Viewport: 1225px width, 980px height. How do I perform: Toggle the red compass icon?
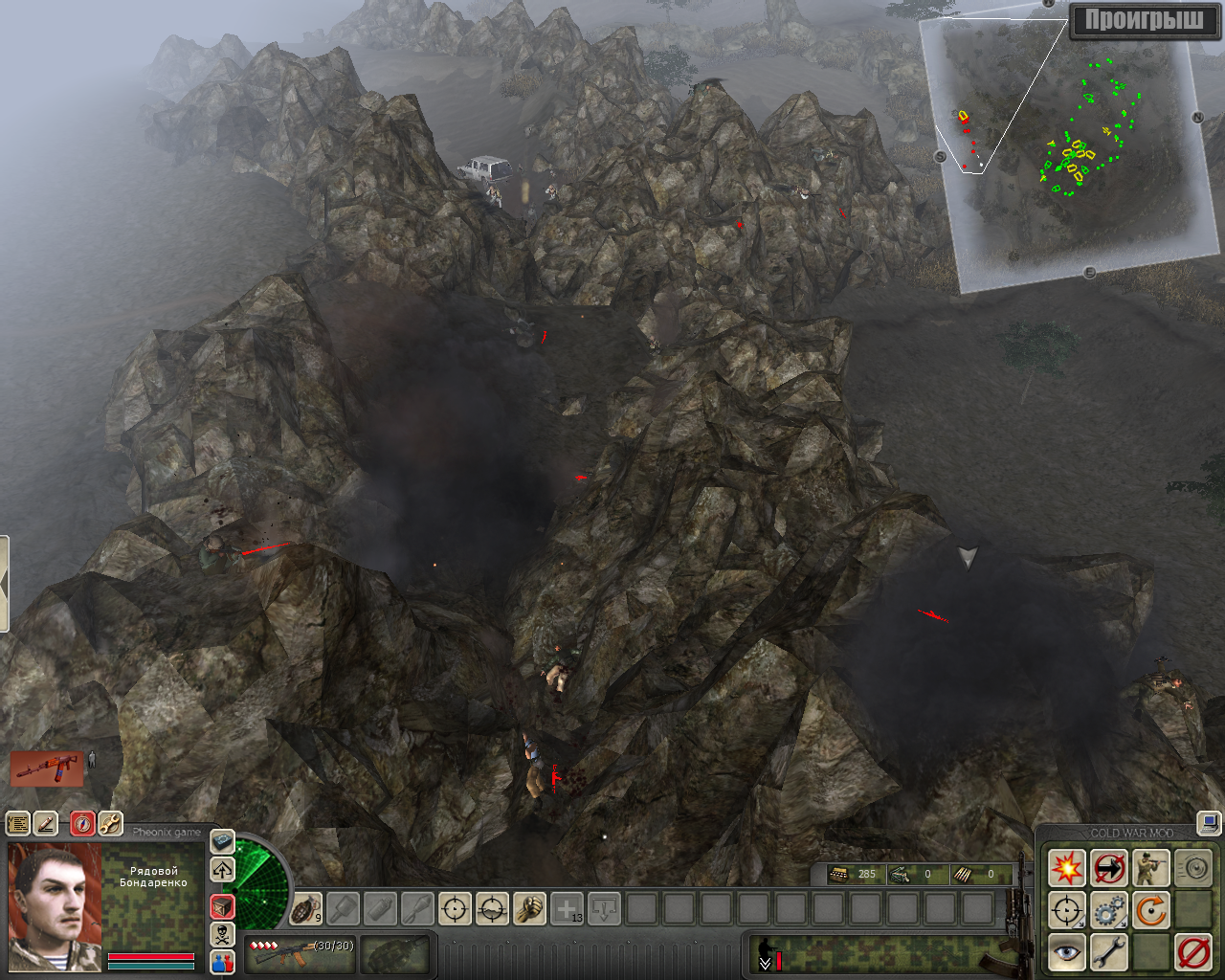click(x=83, y=823)
